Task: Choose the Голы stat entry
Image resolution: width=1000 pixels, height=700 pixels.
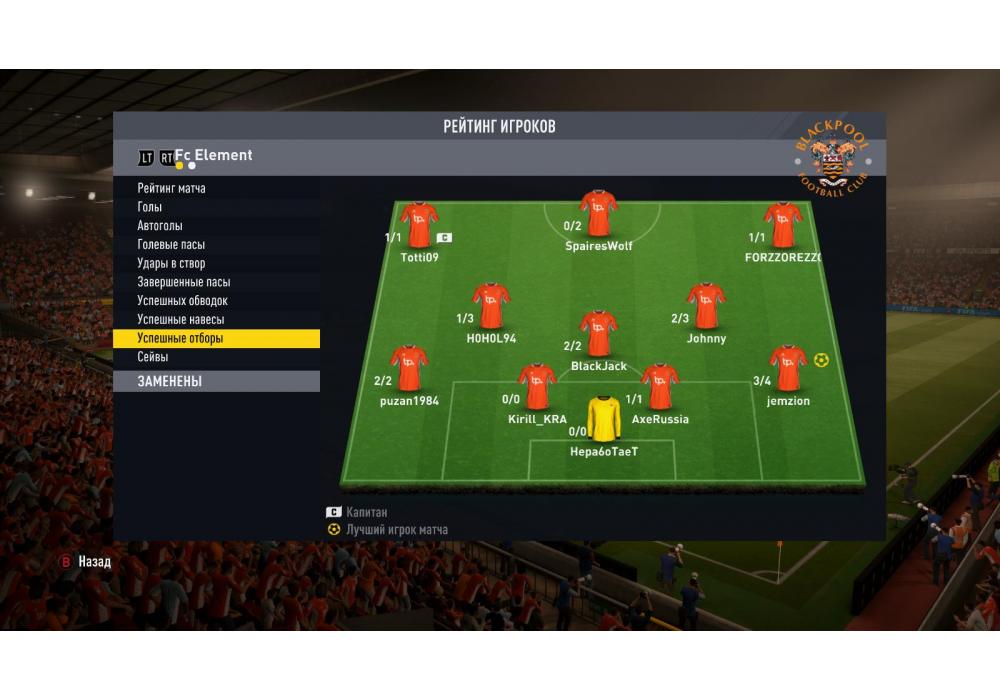Action: tap(149, 207)
